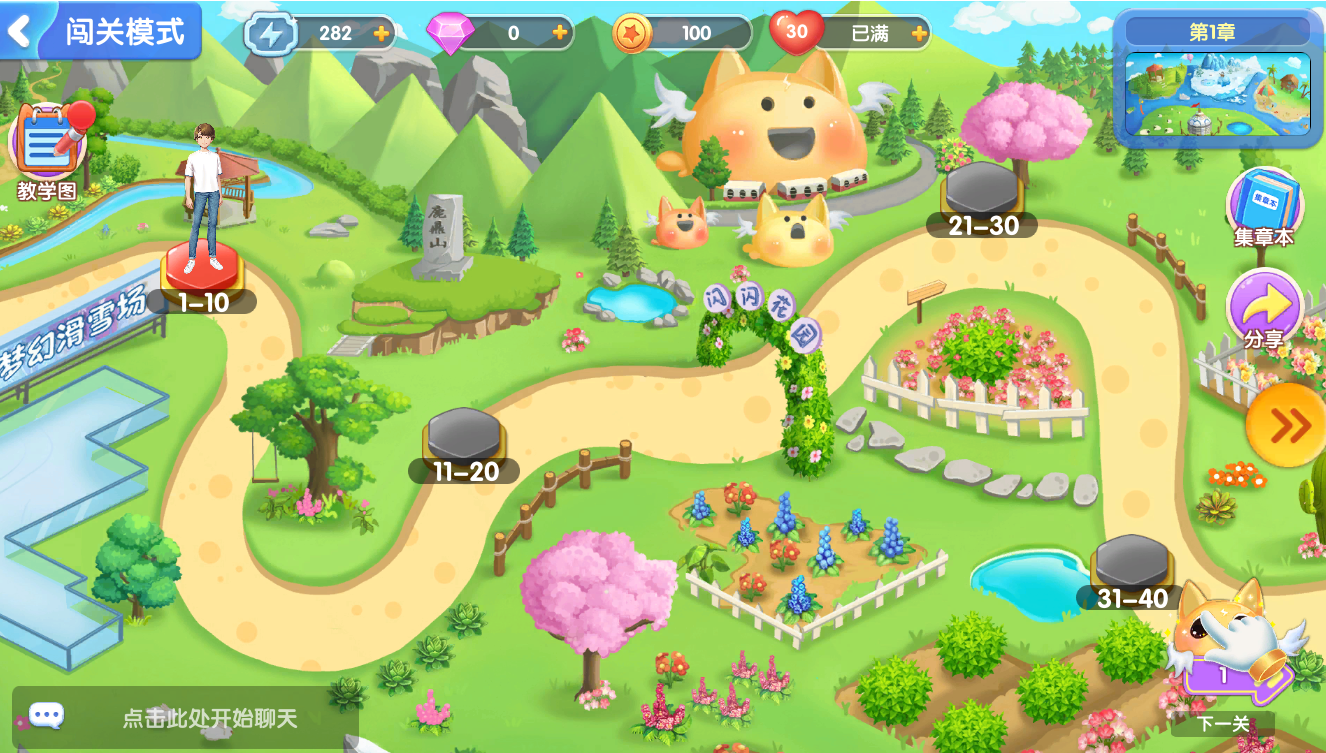Open the chat box 点击此处开始聊天
The height and width of the screenshot is (753, 1326).
click(185, 717)
